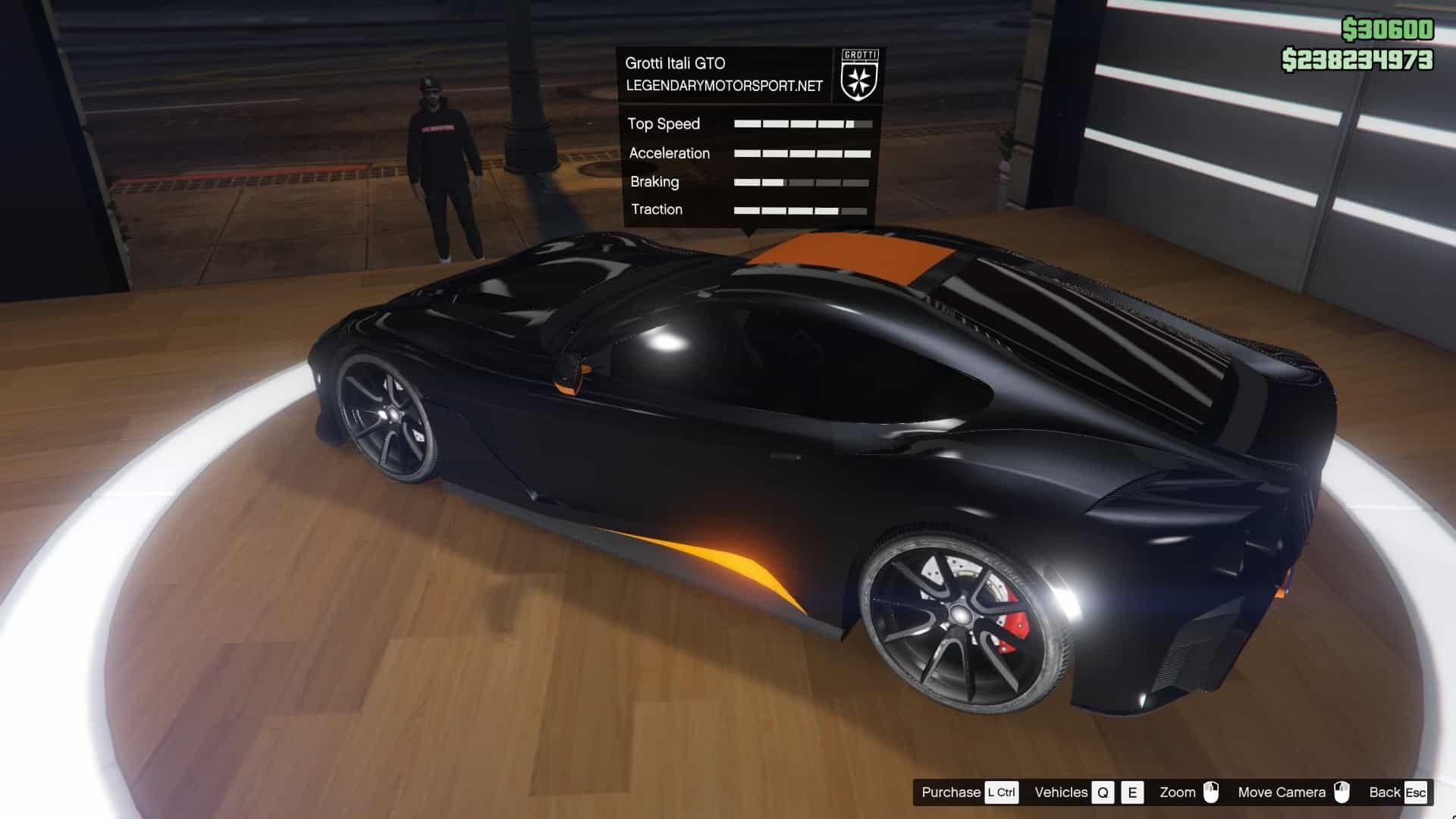Click the E key prompt for next vehicle
This screenshot has width=1456, height=819.
pyautogui.click(x=1133, y=792)
